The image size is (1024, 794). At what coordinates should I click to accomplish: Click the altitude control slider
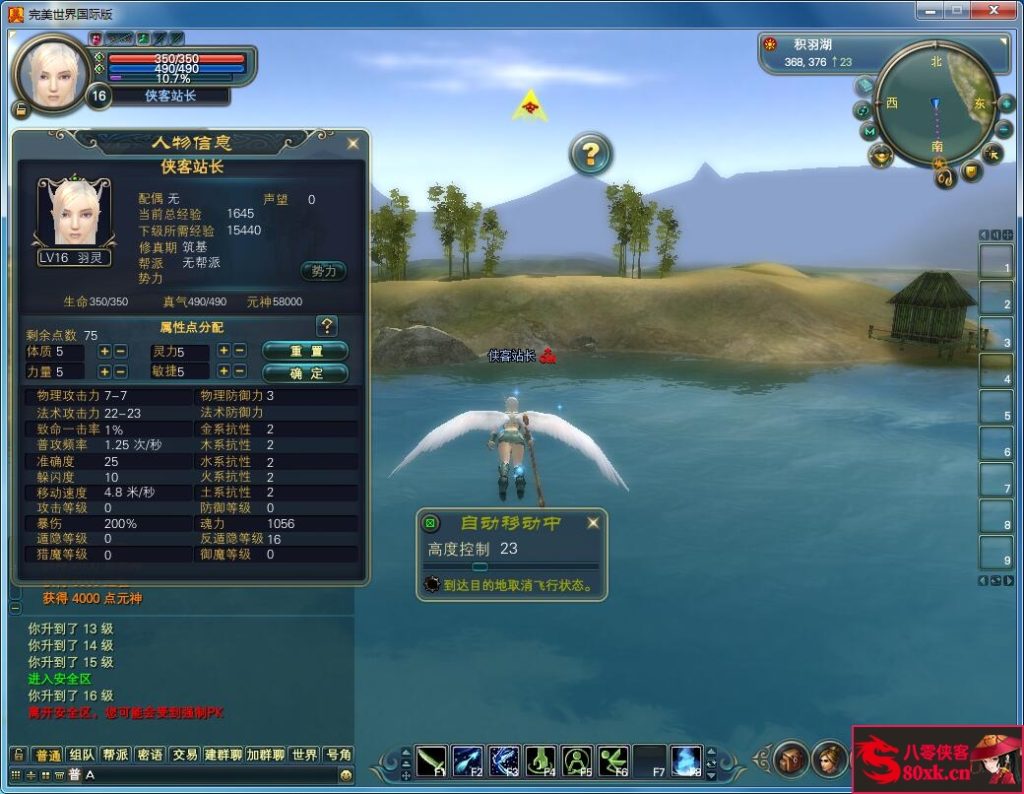click(x=480, y=567)
